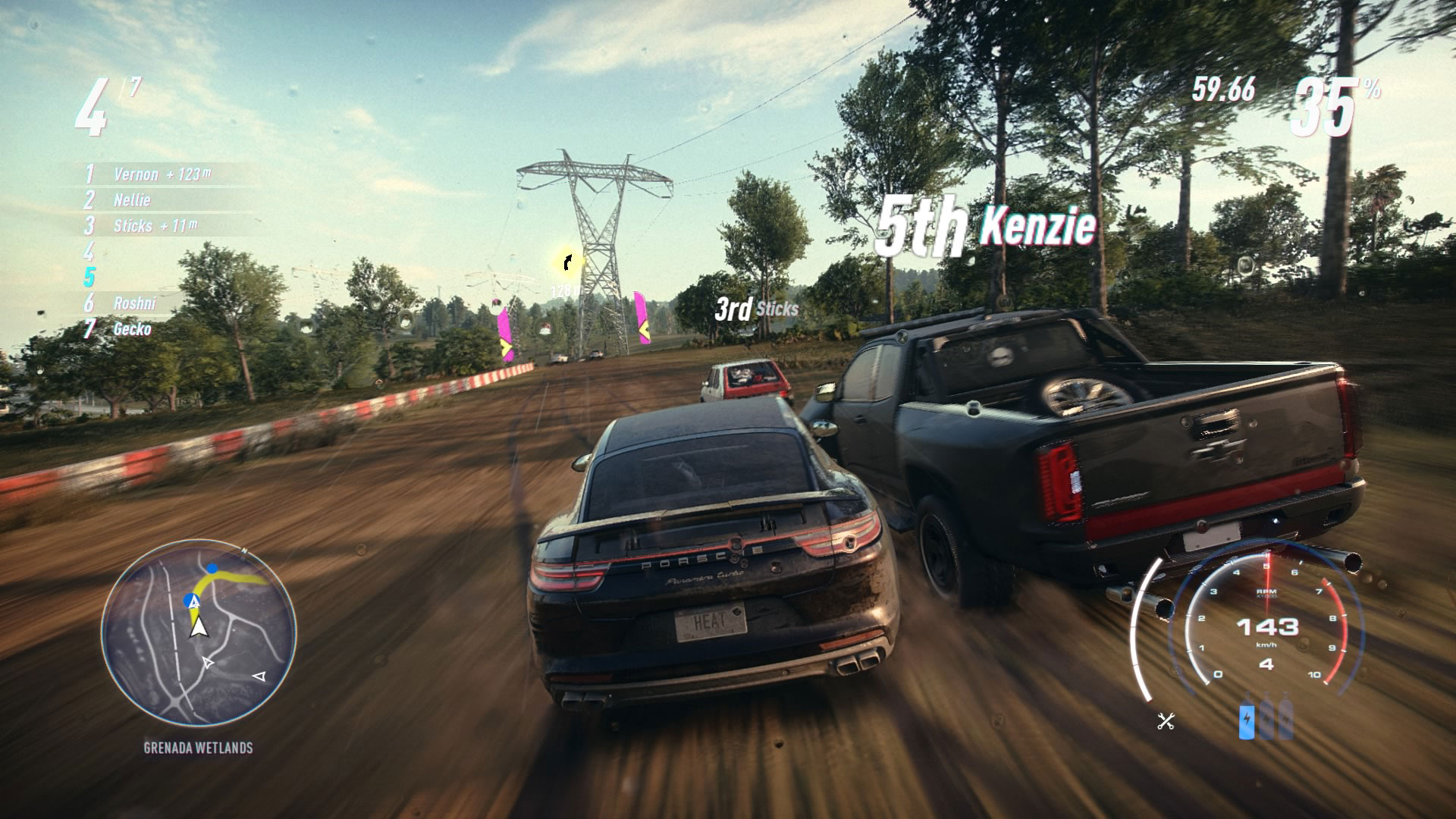The width and height of the screenshot is (1456, 819).
Task: Select Roshni in the race standings
Action: click(x=134, y=303)
